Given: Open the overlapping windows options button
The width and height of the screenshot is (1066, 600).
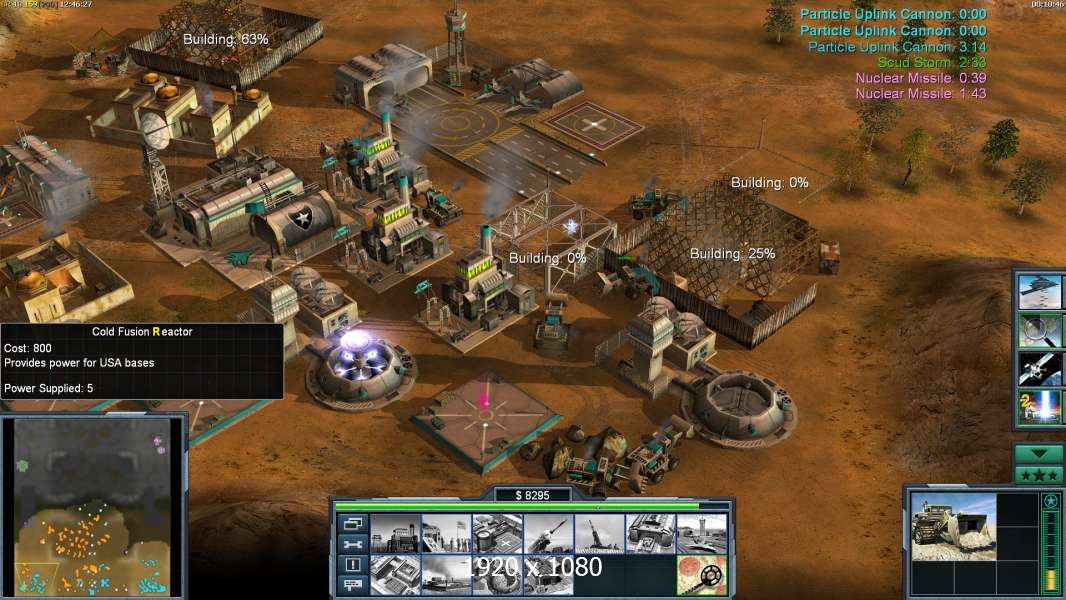Looking at the screenshot, I should pos(352,523).
